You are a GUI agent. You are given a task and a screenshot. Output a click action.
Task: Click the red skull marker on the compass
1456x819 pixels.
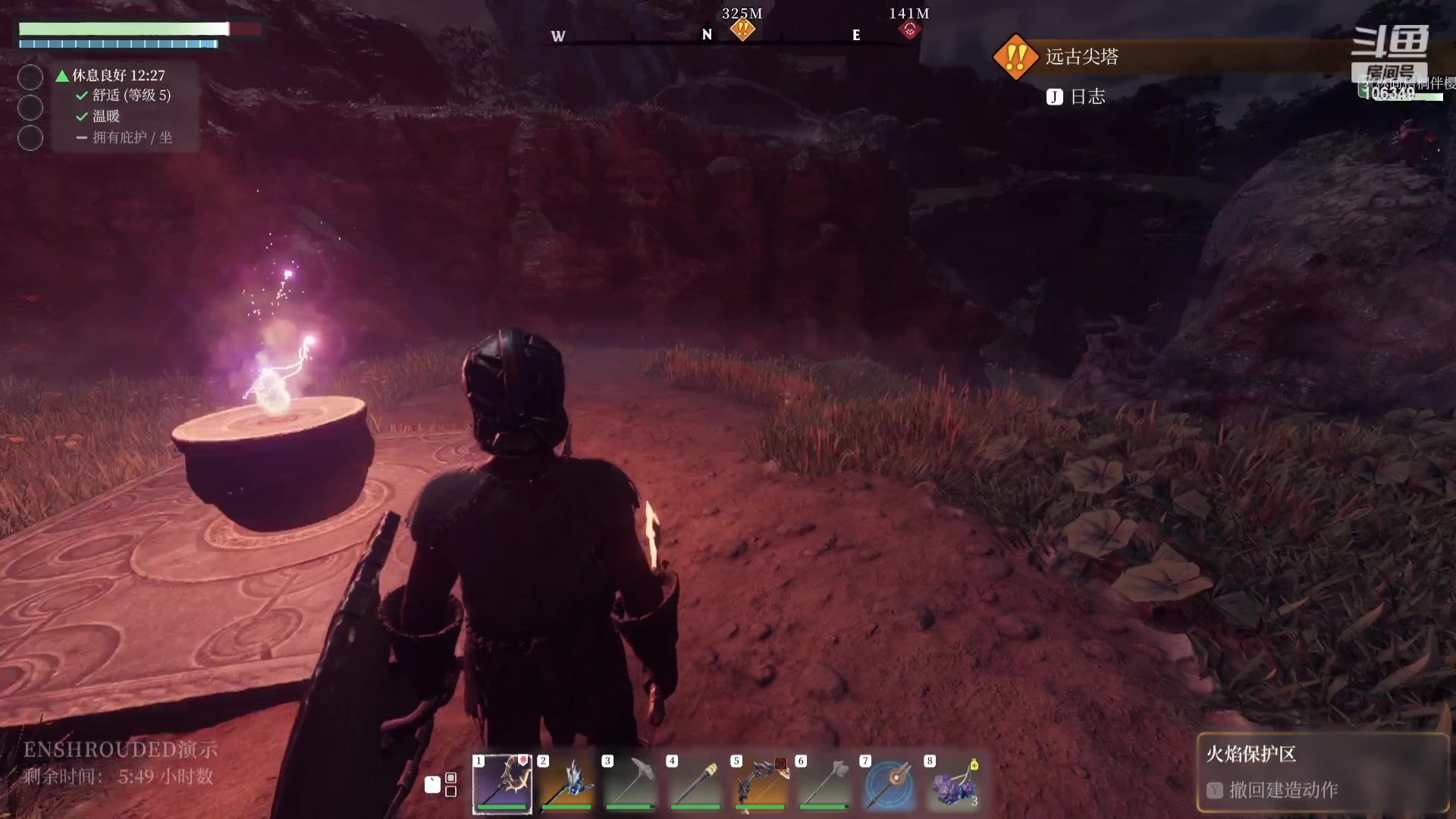click(x=909, y=30)
